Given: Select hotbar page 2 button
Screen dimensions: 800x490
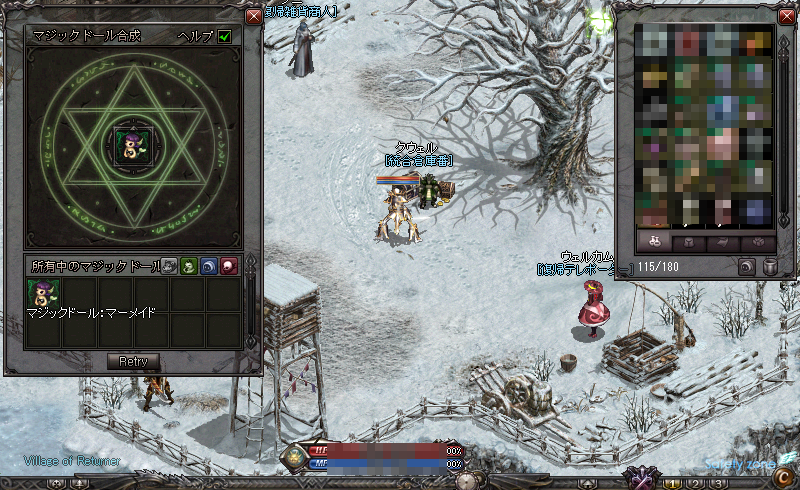Looking at the screenshot, I should tap(695, 484).
